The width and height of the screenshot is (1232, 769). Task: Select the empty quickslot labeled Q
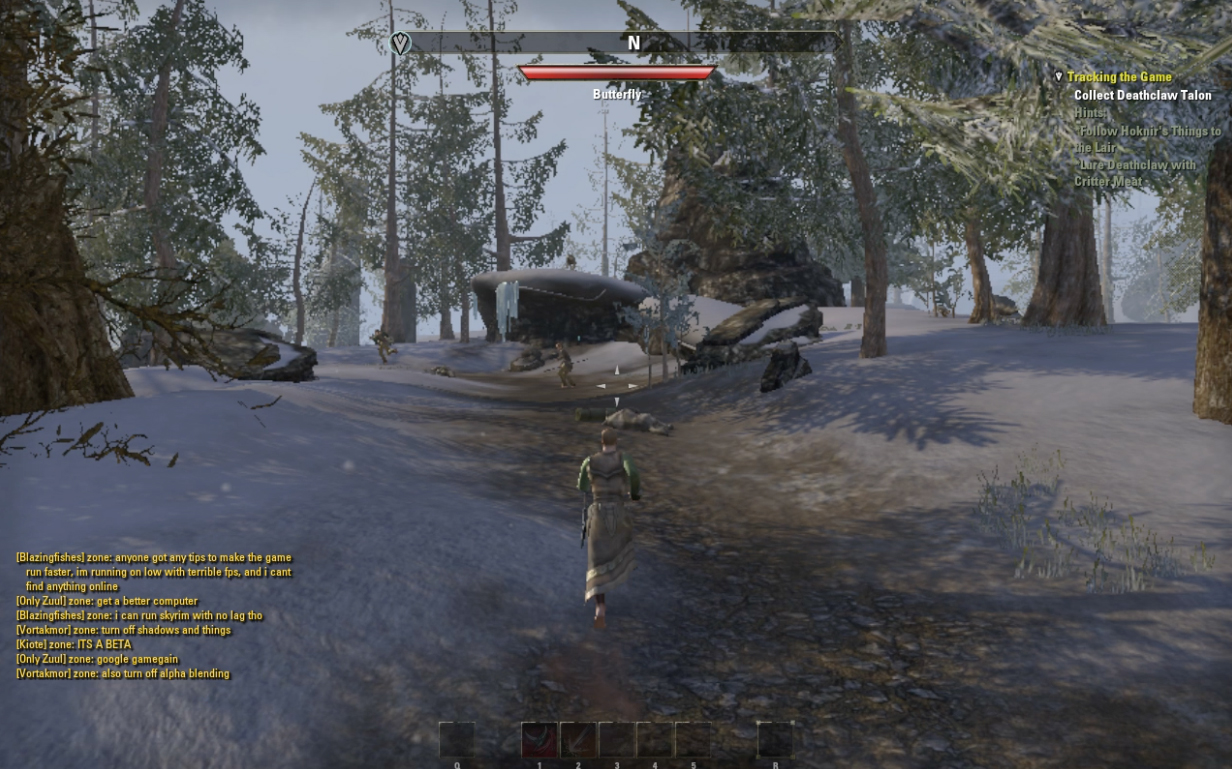tap(456, 740)
